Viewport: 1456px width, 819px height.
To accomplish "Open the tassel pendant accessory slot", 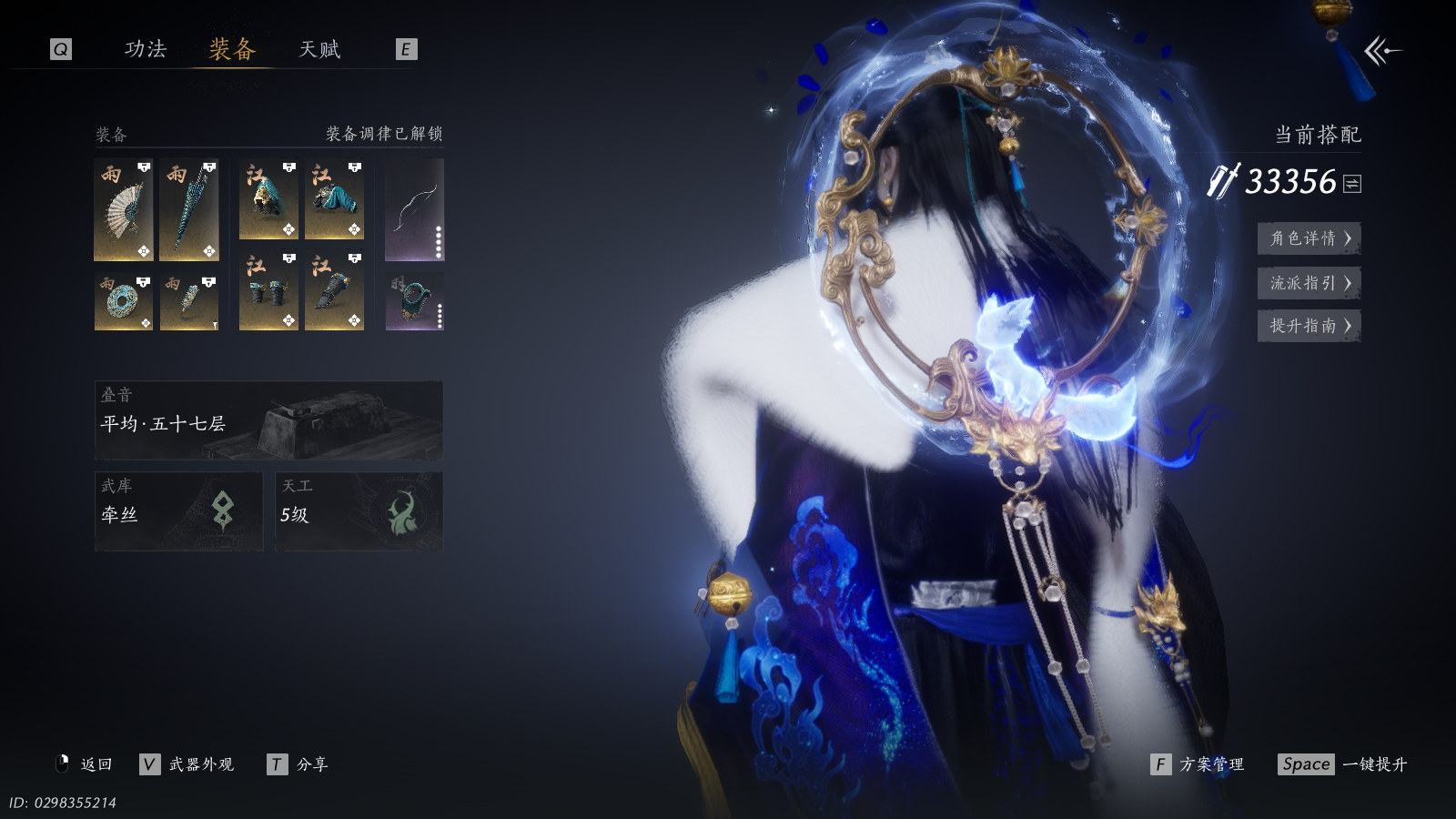I will click(x=189, y=301).
